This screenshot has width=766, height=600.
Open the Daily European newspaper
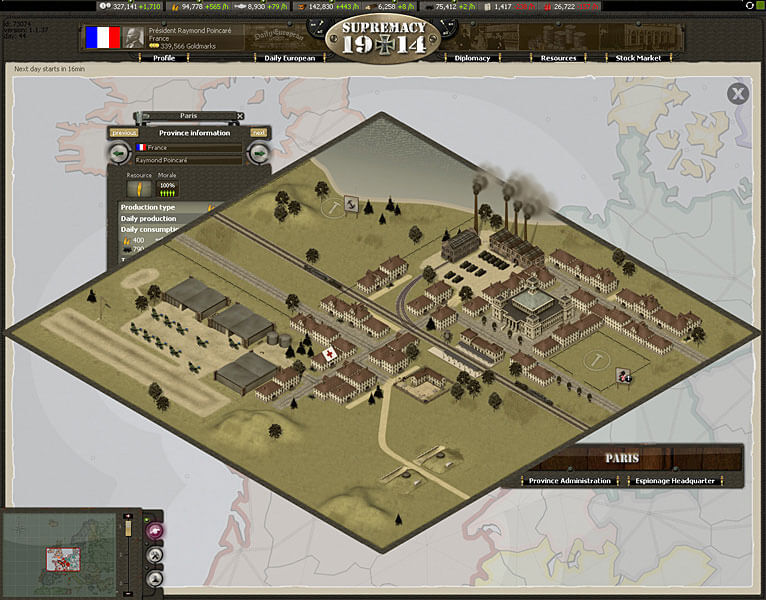click(x=289, y=58)
